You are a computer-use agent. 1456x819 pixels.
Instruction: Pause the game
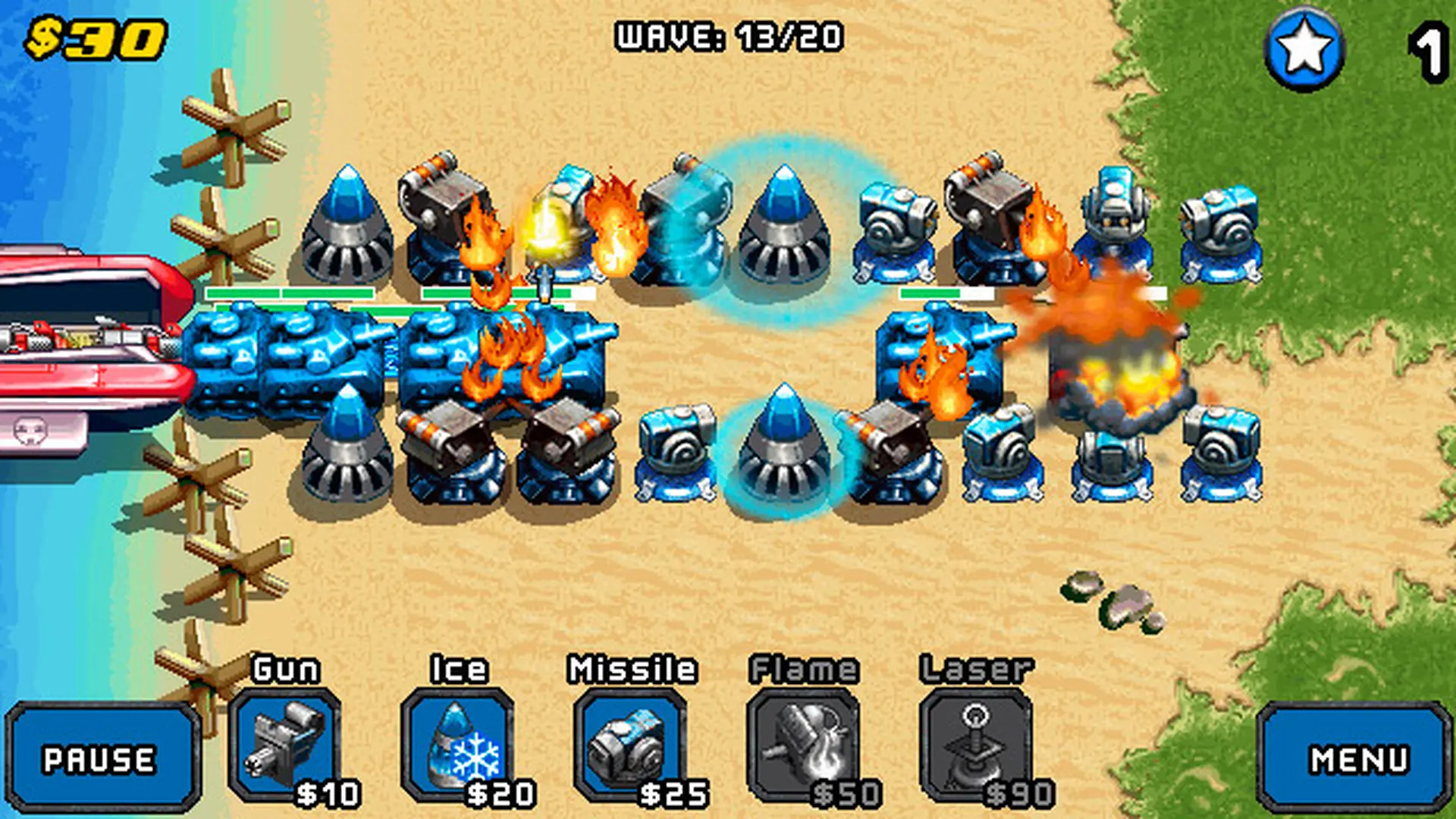pyautogui.click(x=102, y=758)
